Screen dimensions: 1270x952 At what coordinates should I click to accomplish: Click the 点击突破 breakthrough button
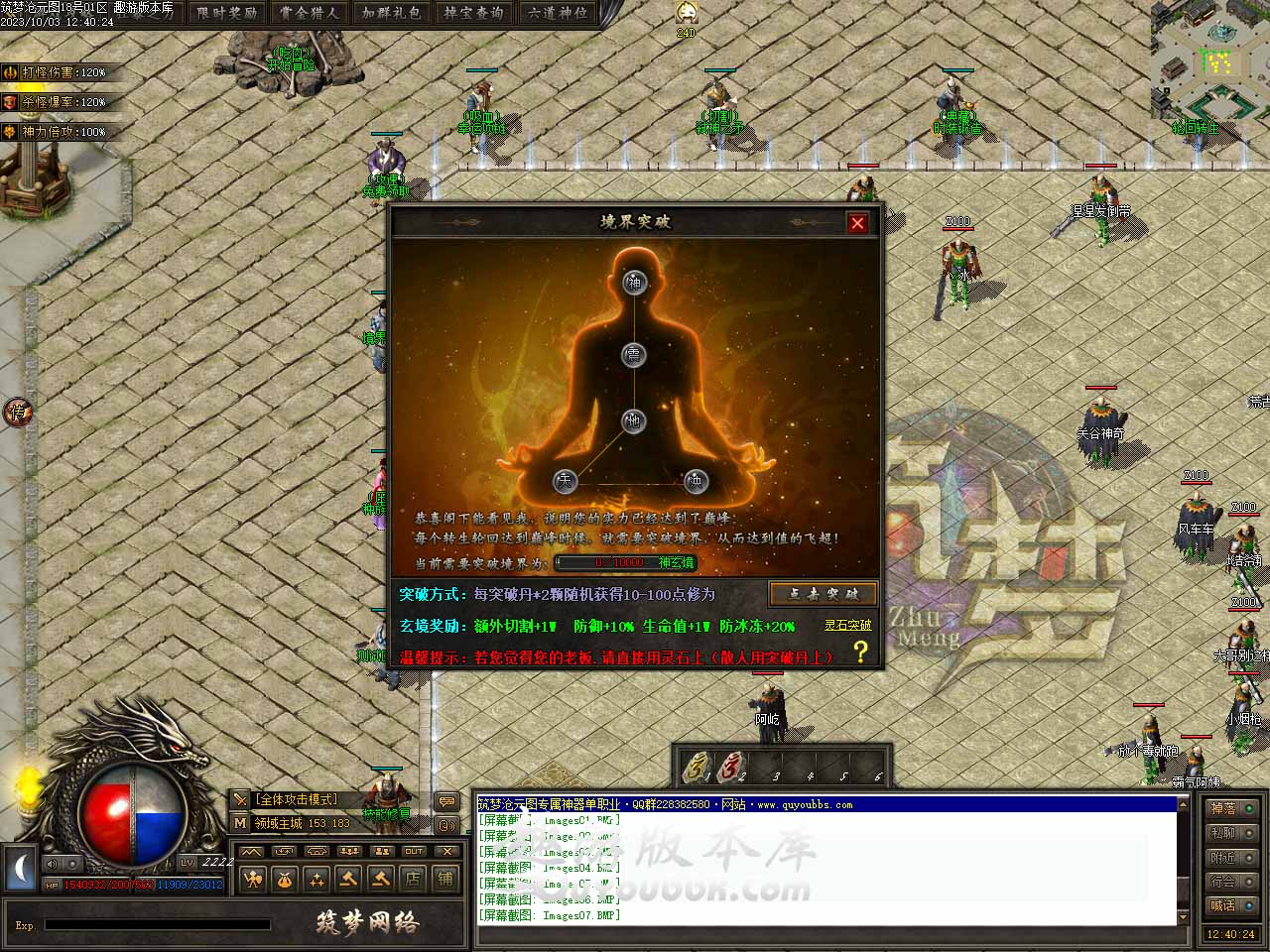click(823, 594)
